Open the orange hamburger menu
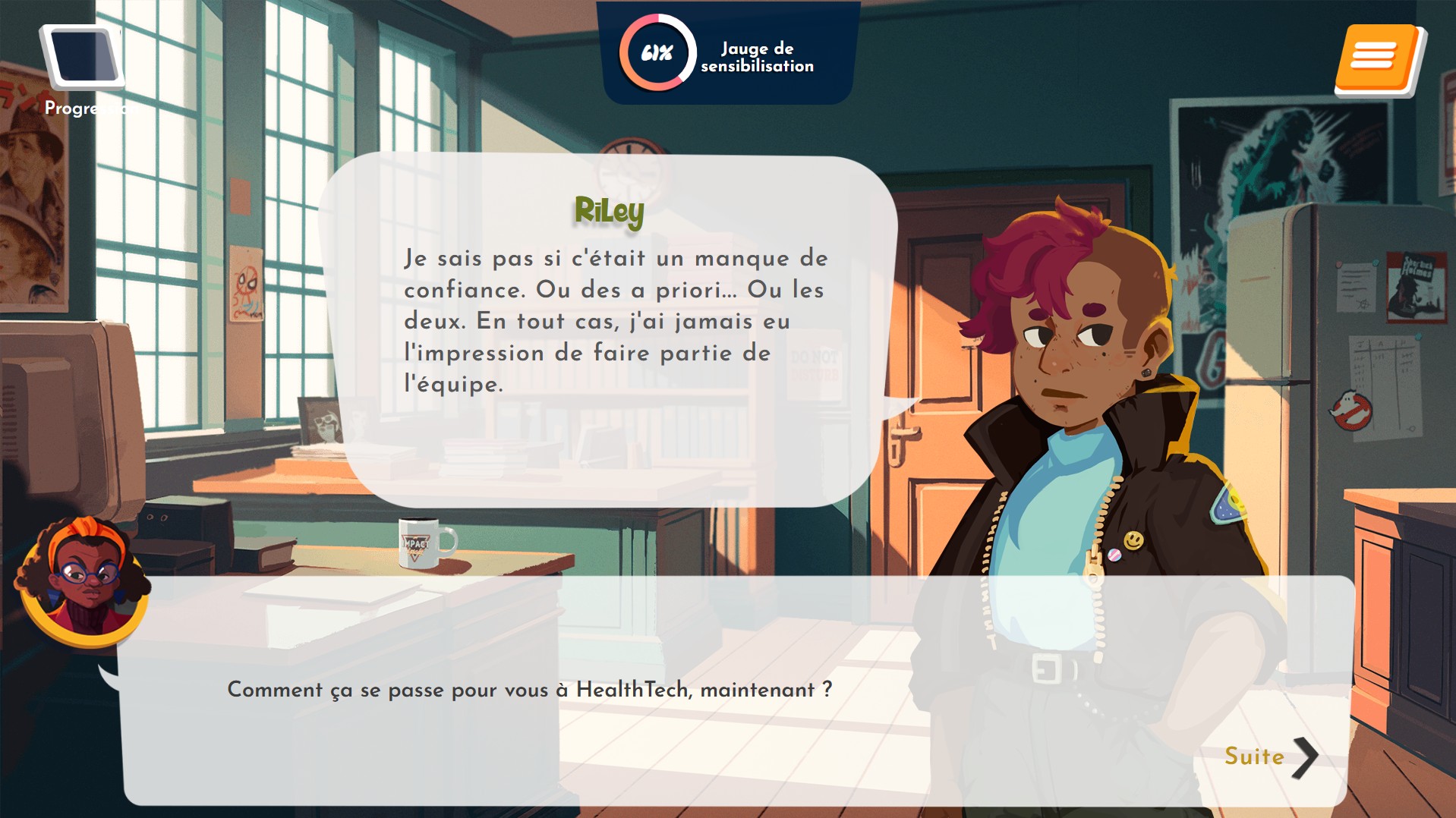 [1377, 59]
